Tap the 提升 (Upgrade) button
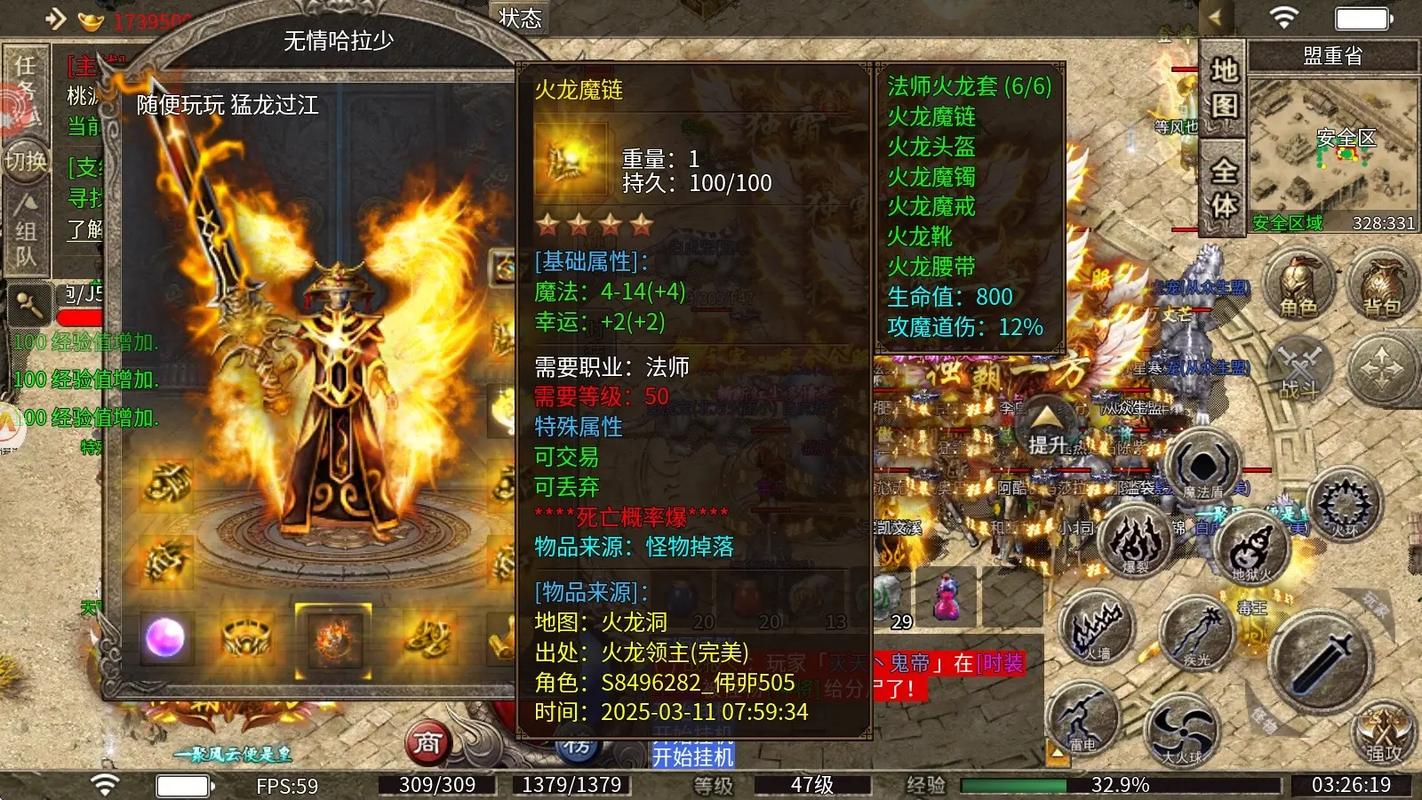This screenshot has height=800, width=1422. (x=1044, y=424)
